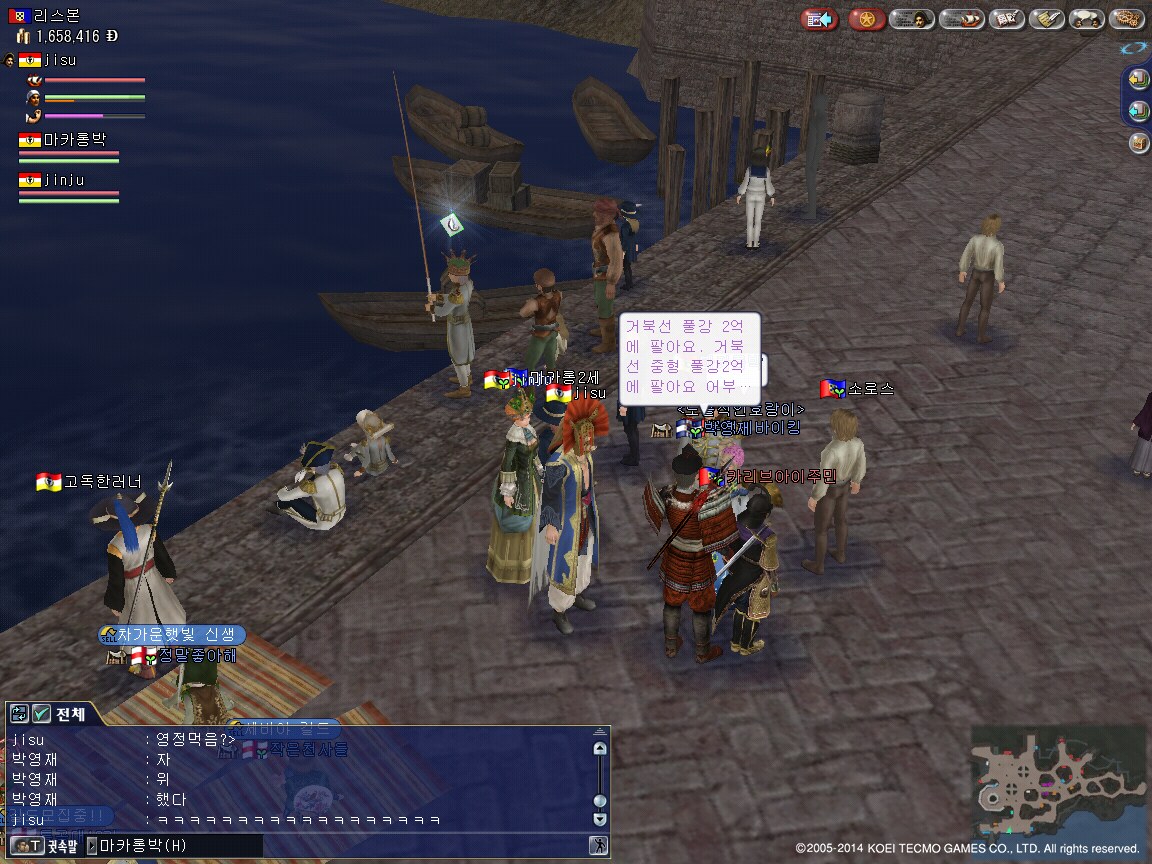
Task: Open the sailing ship menu
Action: click(962, 19)
